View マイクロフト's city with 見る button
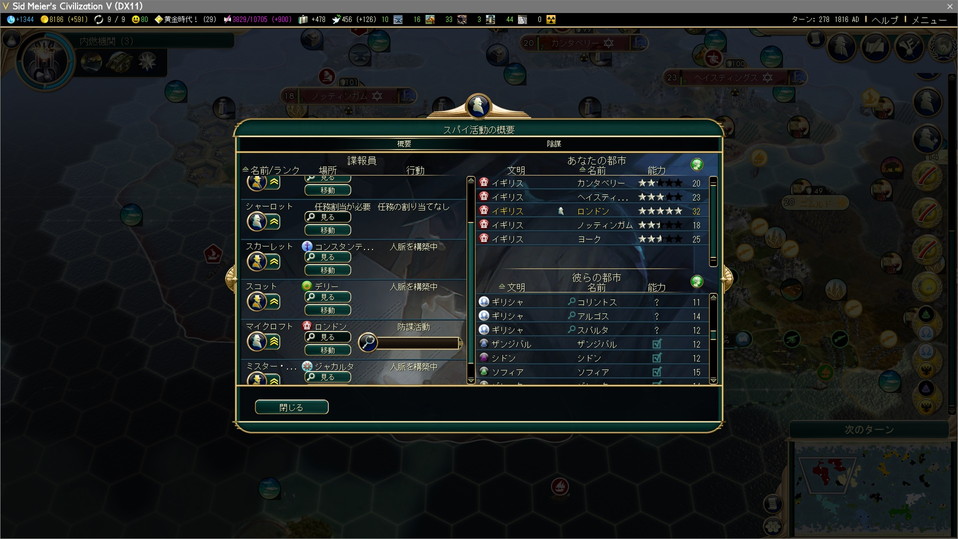The image size is (958, 539). (328, 337)
